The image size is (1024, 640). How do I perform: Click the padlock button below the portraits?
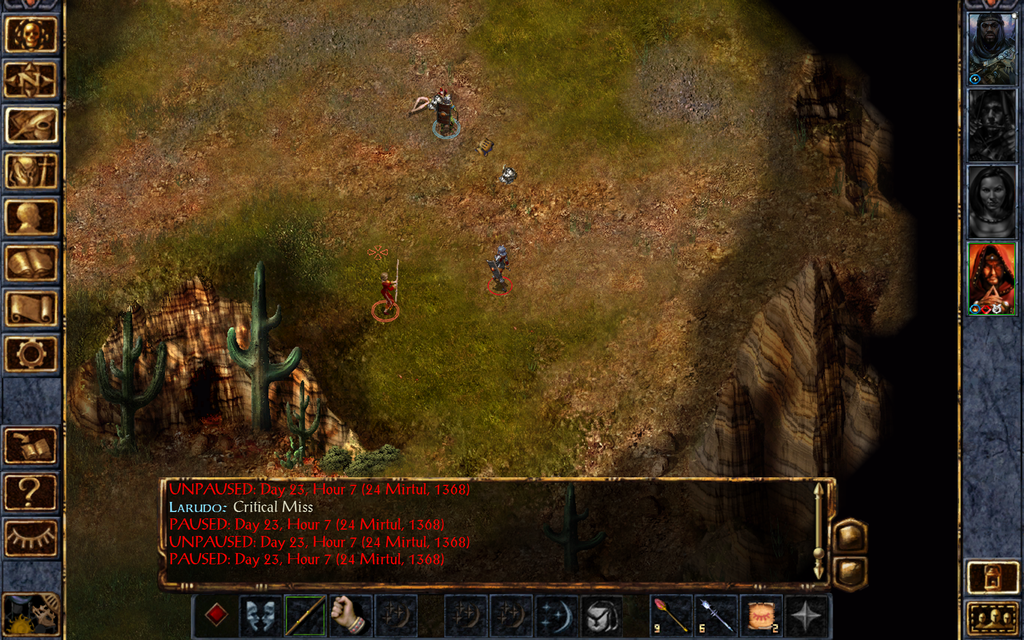coord(991,577)
